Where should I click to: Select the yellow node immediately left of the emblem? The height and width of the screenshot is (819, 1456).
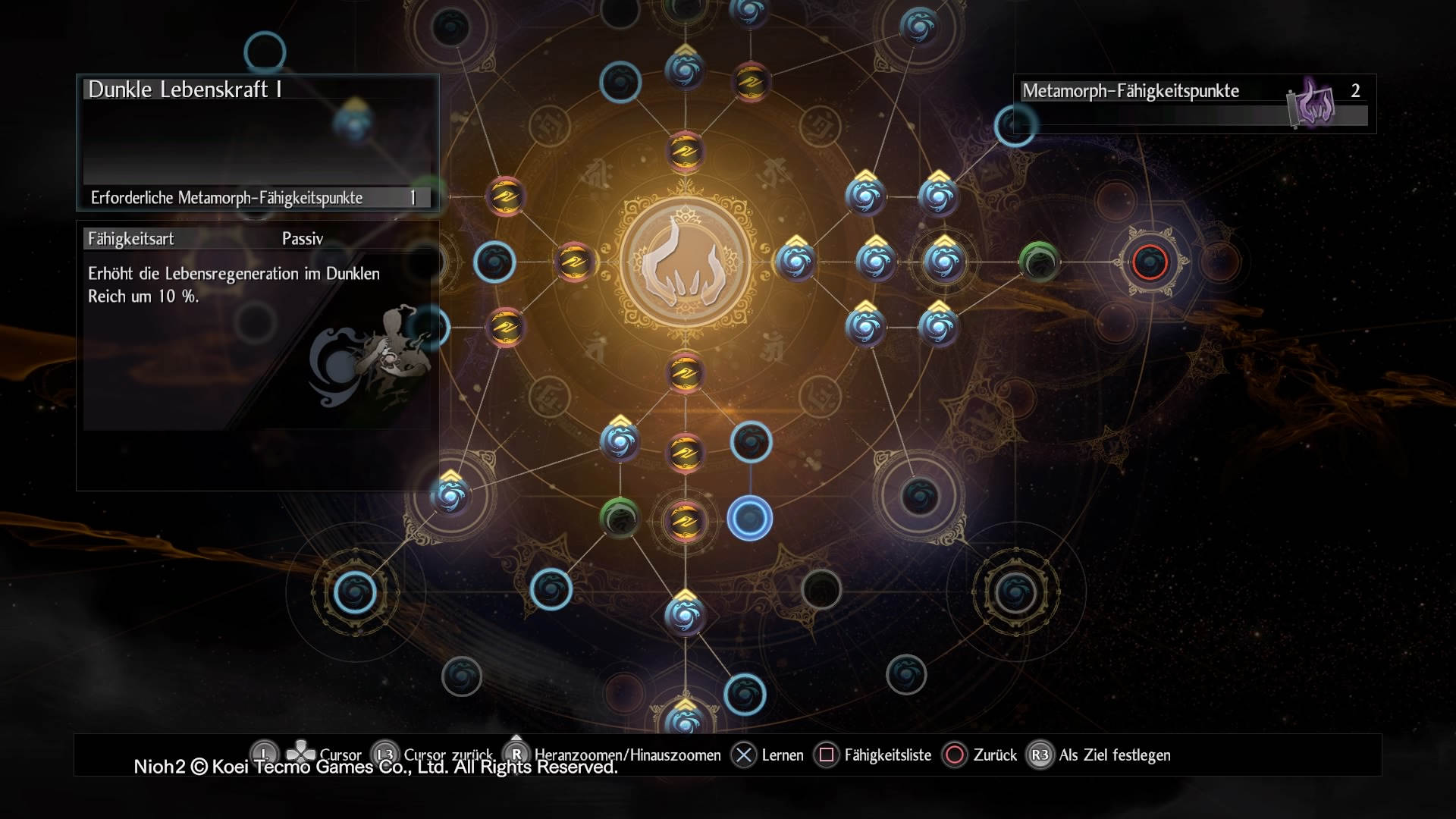coord(576,262)
